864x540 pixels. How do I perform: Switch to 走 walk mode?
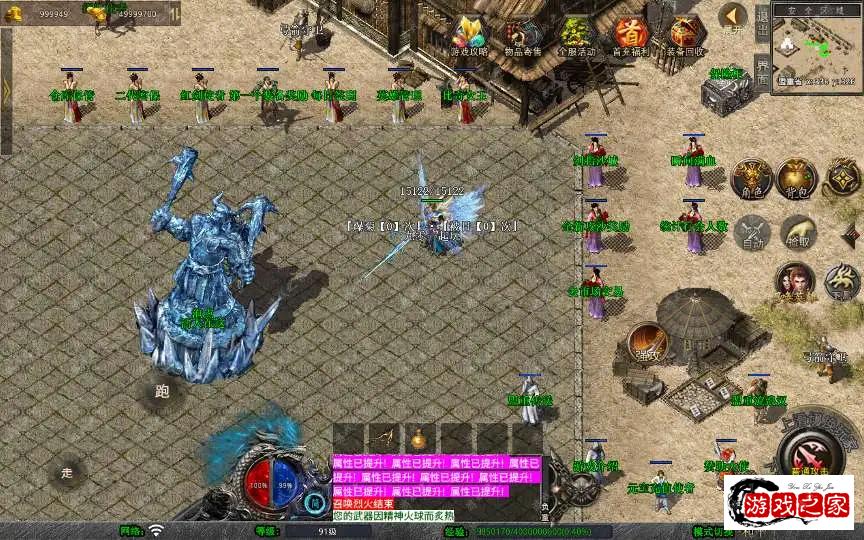[68, 471]
